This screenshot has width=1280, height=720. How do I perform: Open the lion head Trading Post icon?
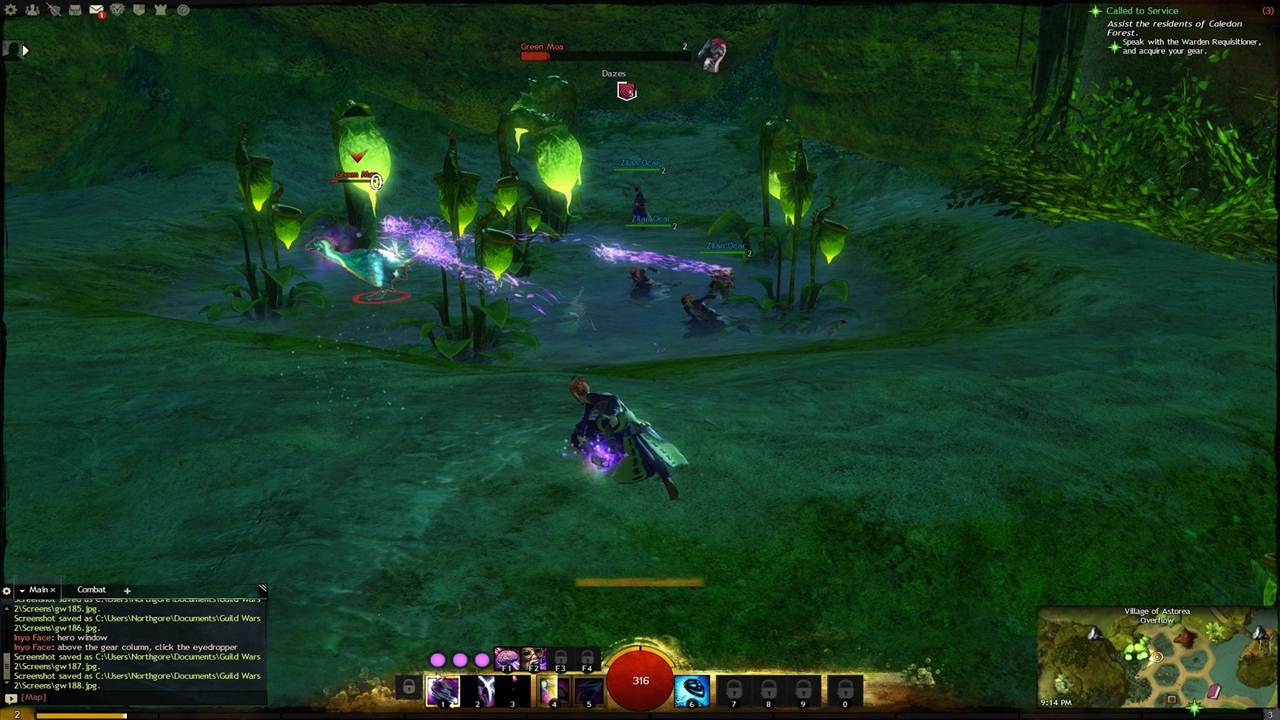118,10
